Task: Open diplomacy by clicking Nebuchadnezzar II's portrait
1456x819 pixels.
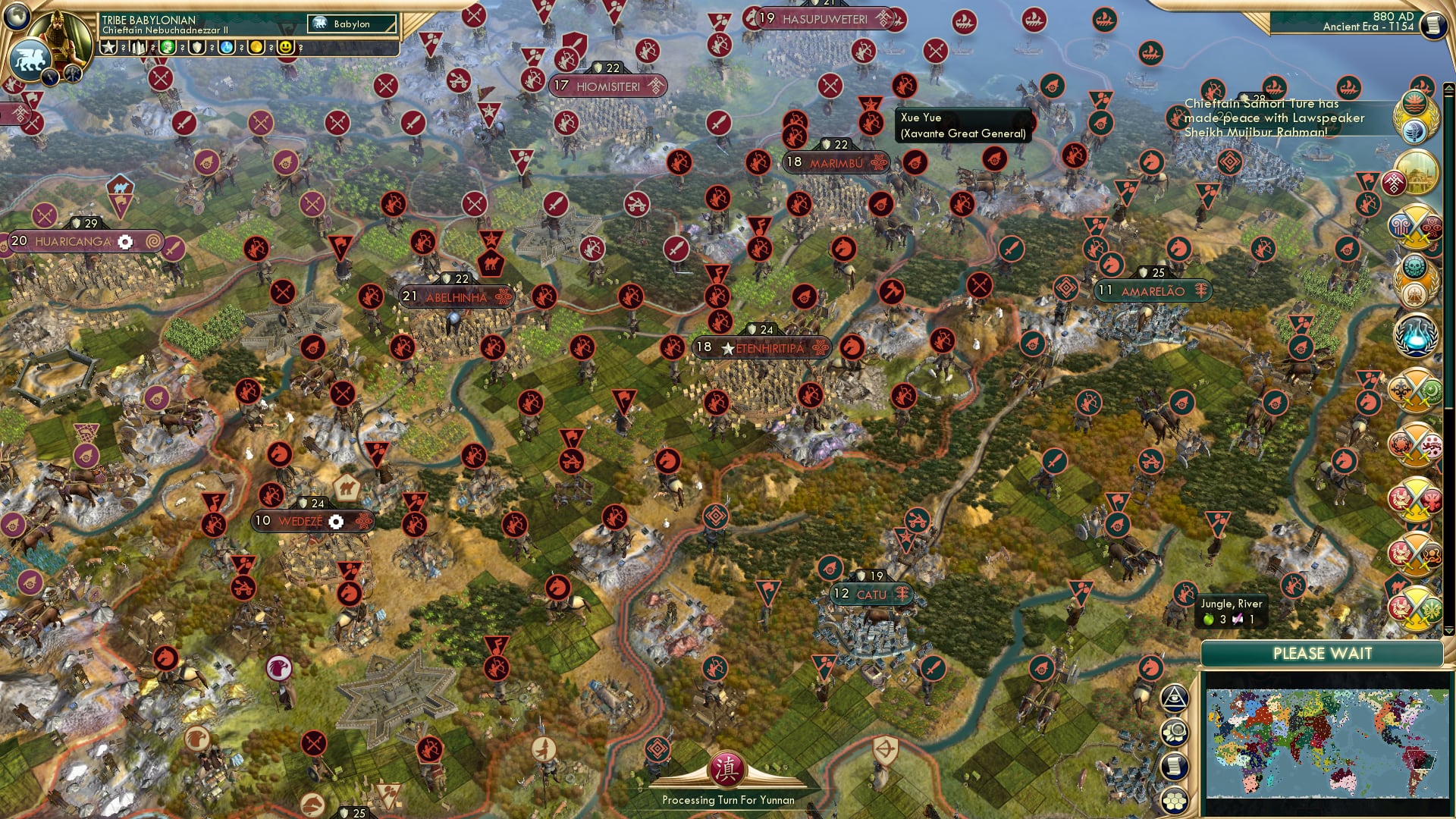Action: (x=61, y=38)
